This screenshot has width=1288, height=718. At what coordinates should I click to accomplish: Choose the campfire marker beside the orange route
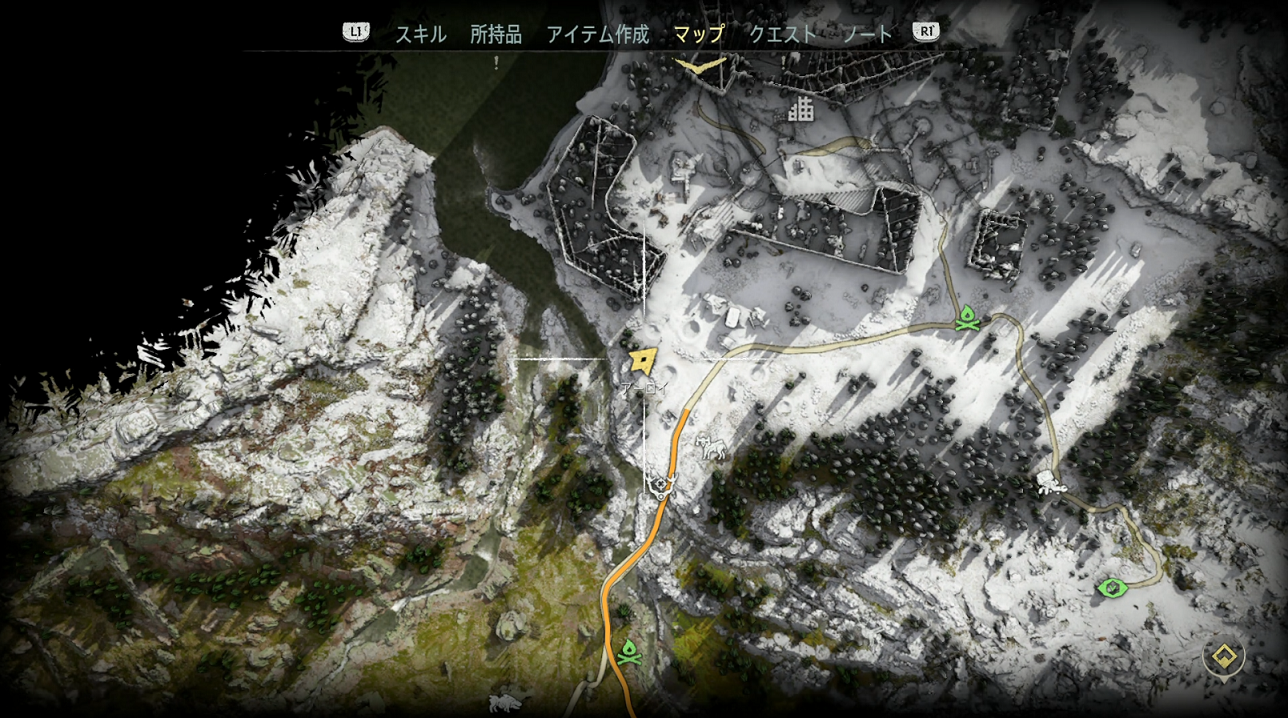[x=628, y=653]
